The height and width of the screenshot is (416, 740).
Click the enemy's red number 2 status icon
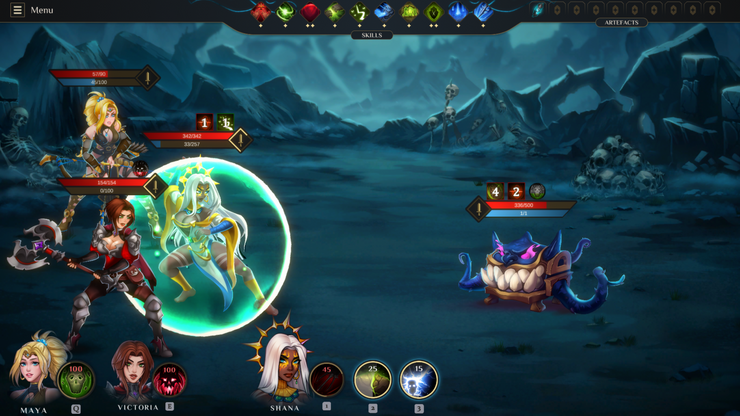pyautogui.click(x=516, y=191)
